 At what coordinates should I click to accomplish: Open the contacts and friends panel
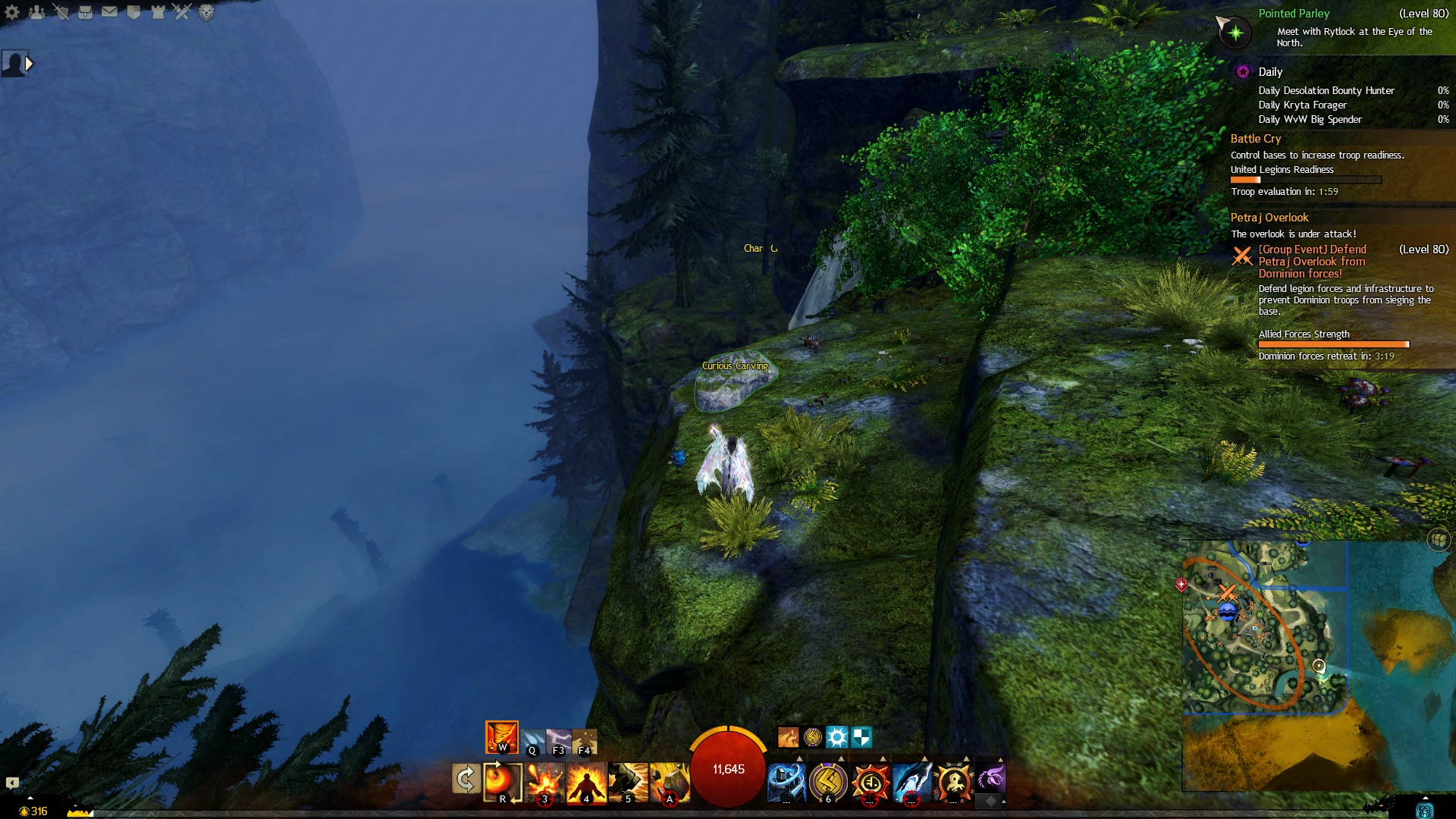[36, 12]
